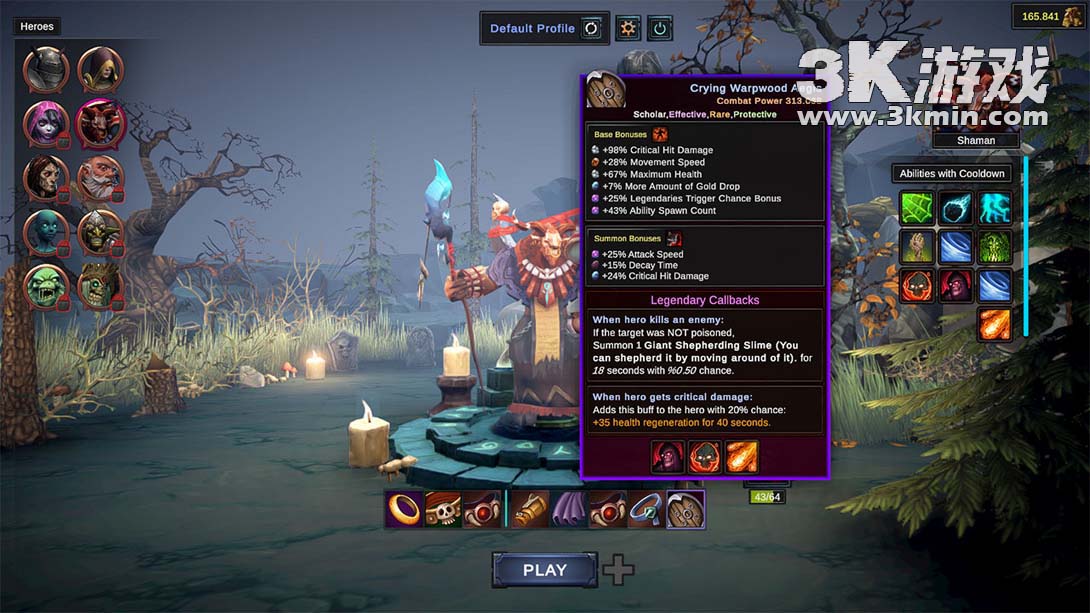Click the wooden shield equipment slot

pos(685,509)
